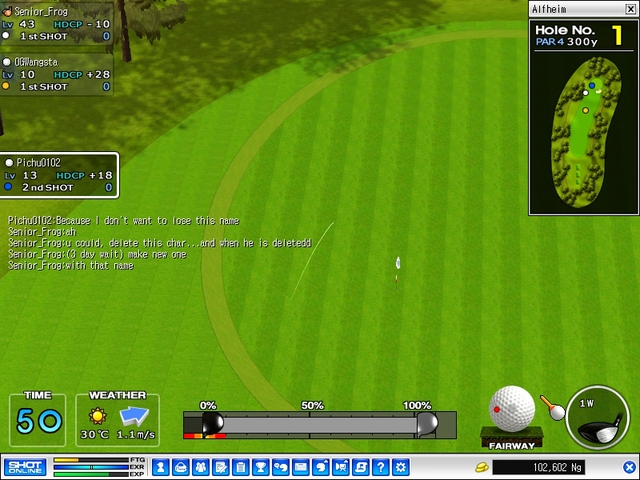Click the golf ball impact point selector

tap(512, 409)
